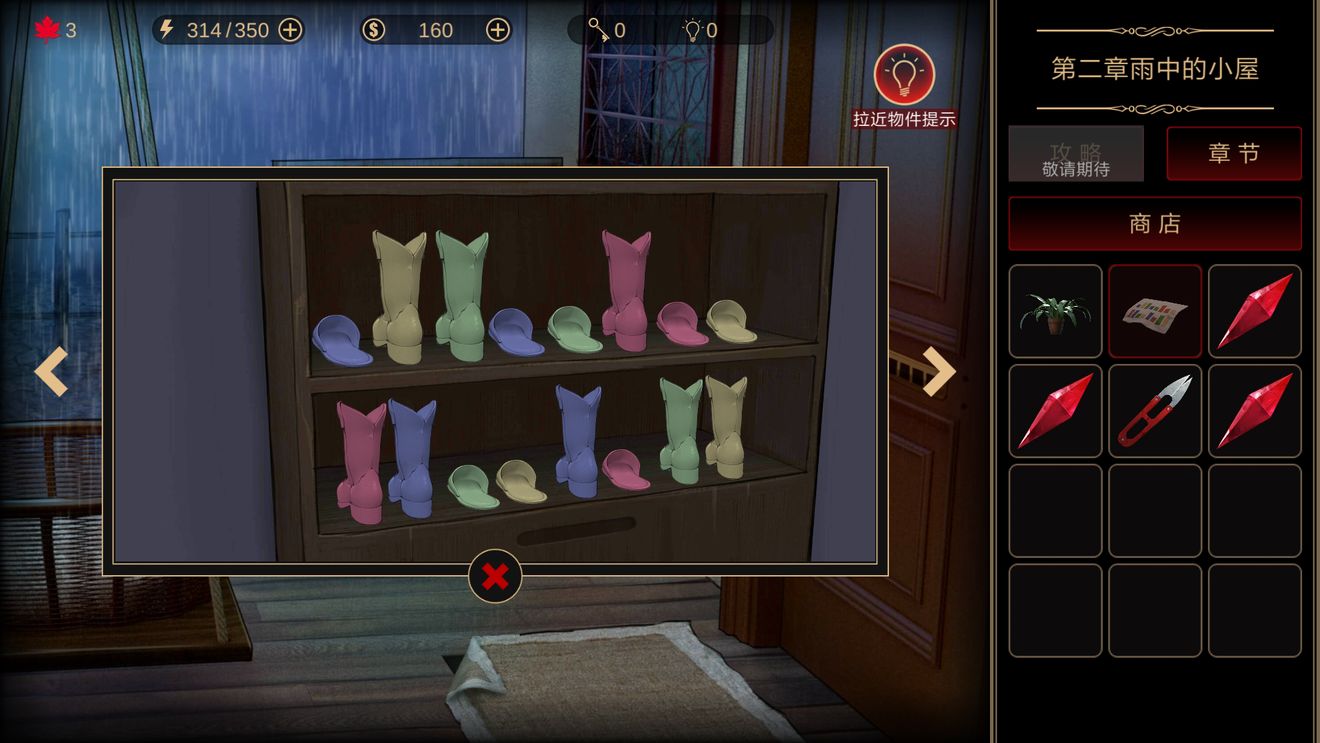Select the colored paper note item
This screenshot has width=1320, height=743.
point(1155,311)
